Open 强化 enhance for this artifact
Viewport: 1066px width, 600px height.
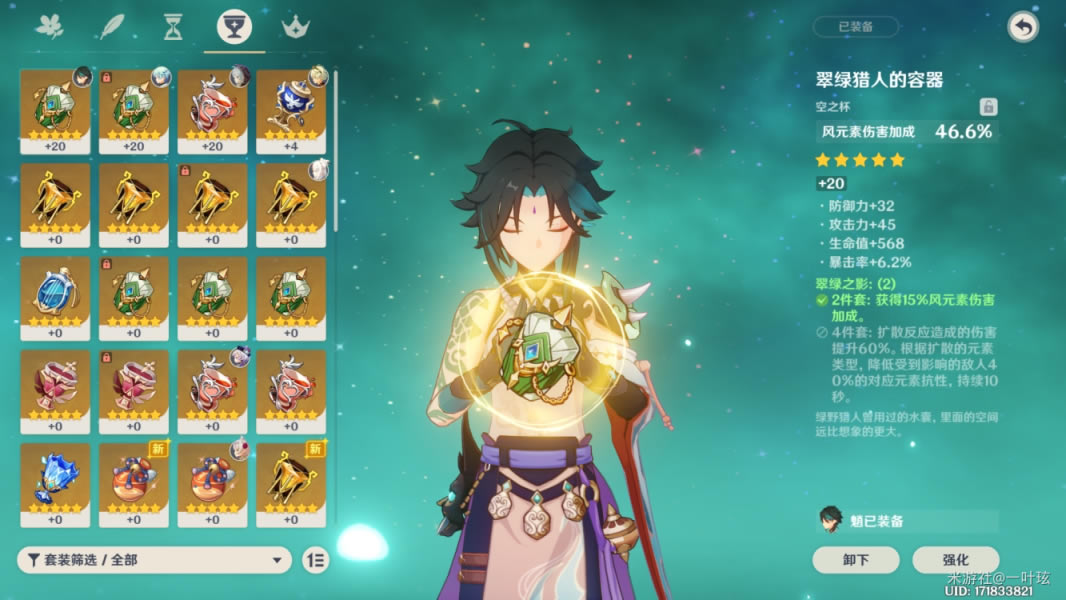coord(955,560)
